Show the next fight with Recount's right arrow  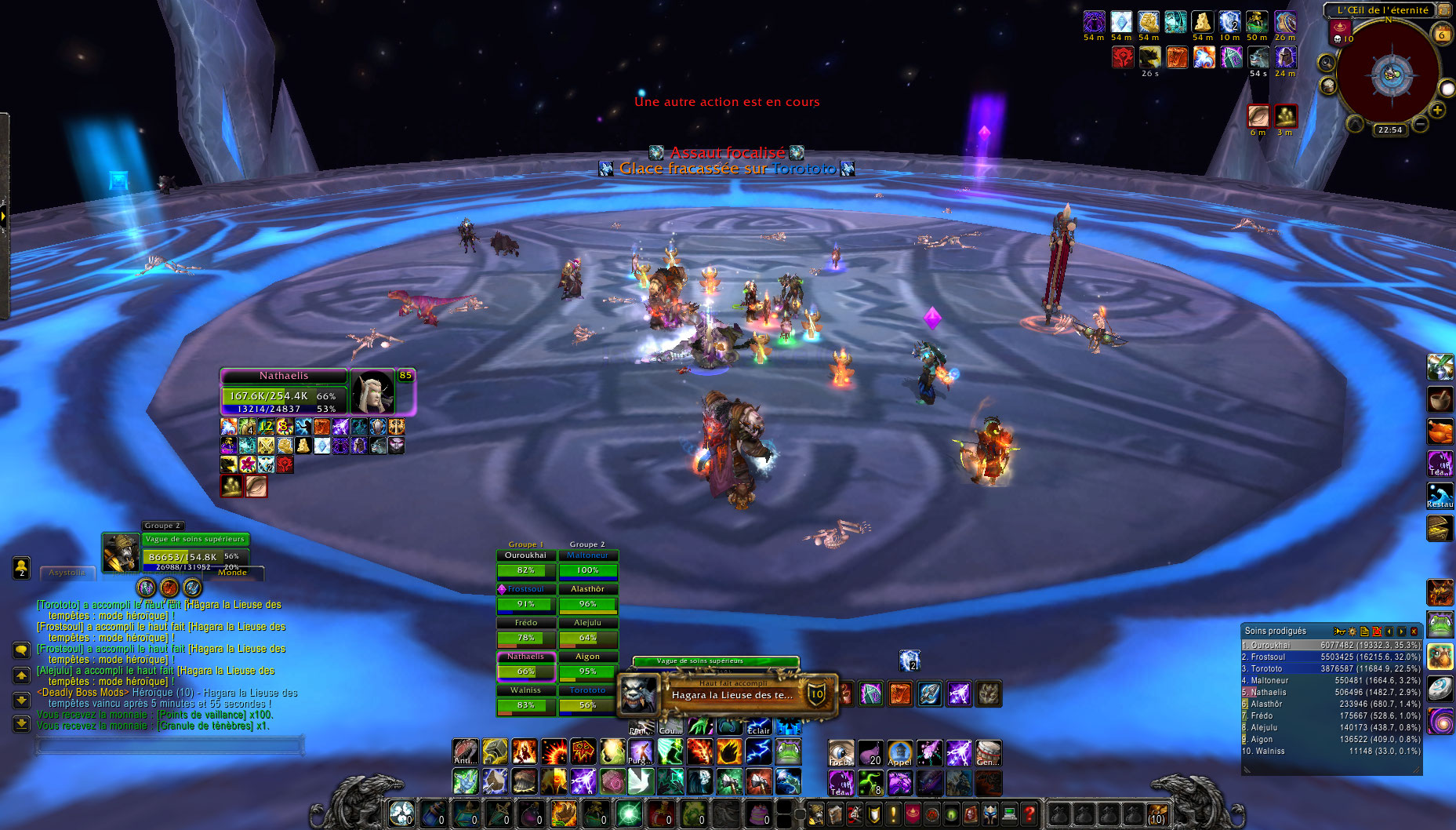click(x=1402, y=632)
